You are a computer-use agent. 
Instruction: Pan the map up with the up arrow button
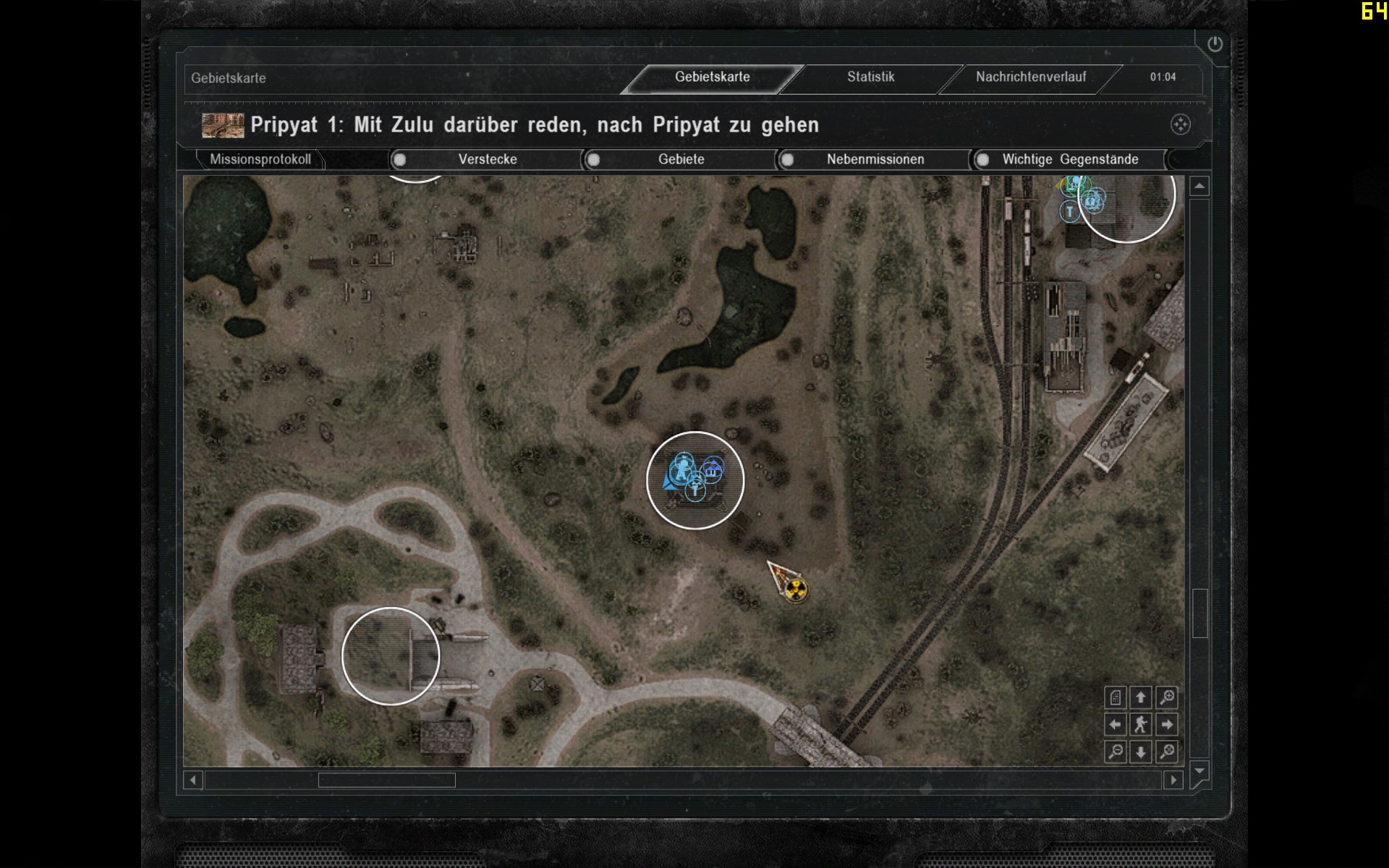(1141, 697)
